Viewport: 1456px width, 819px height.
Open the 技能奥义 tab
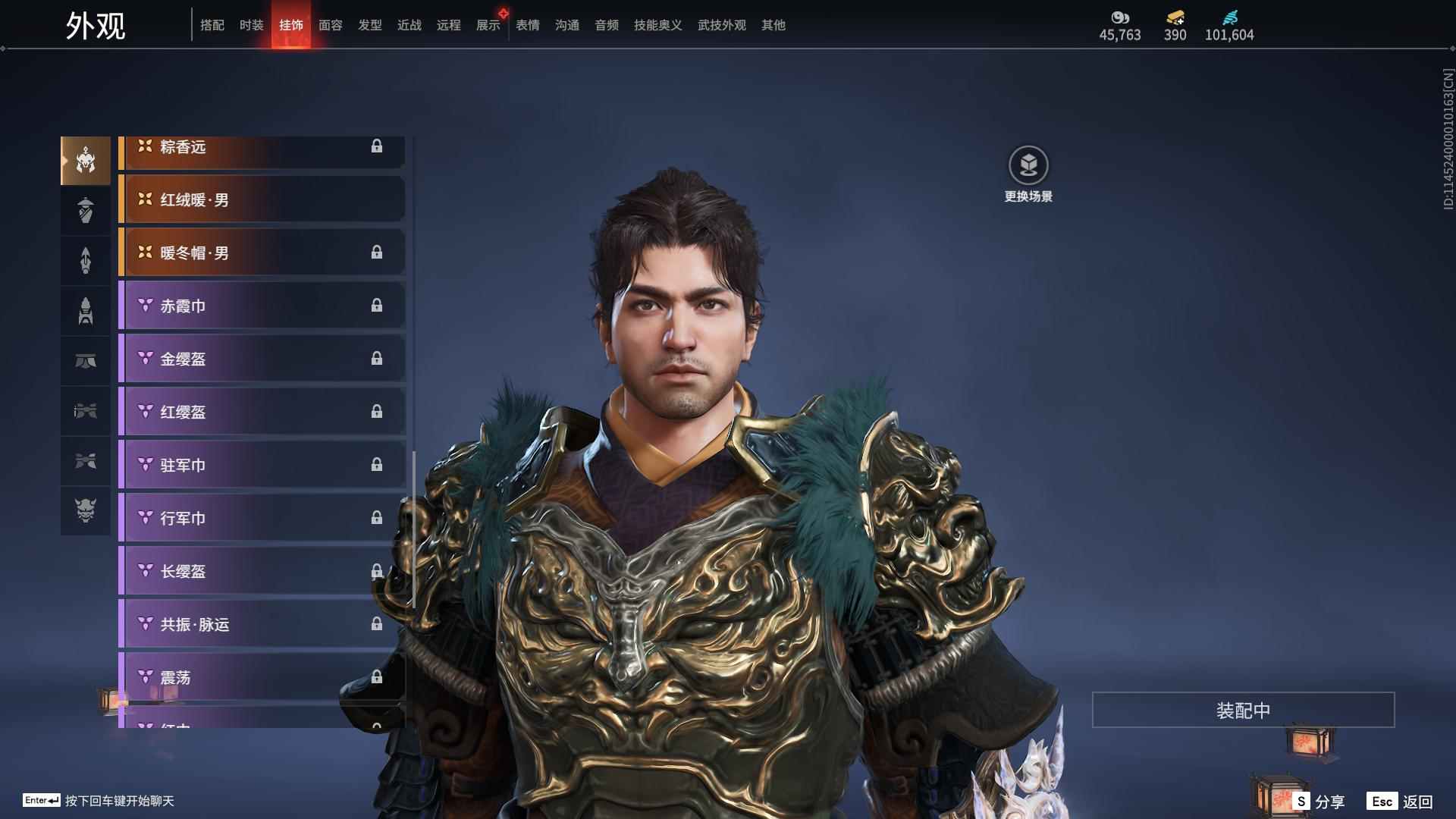pos(658,25)
